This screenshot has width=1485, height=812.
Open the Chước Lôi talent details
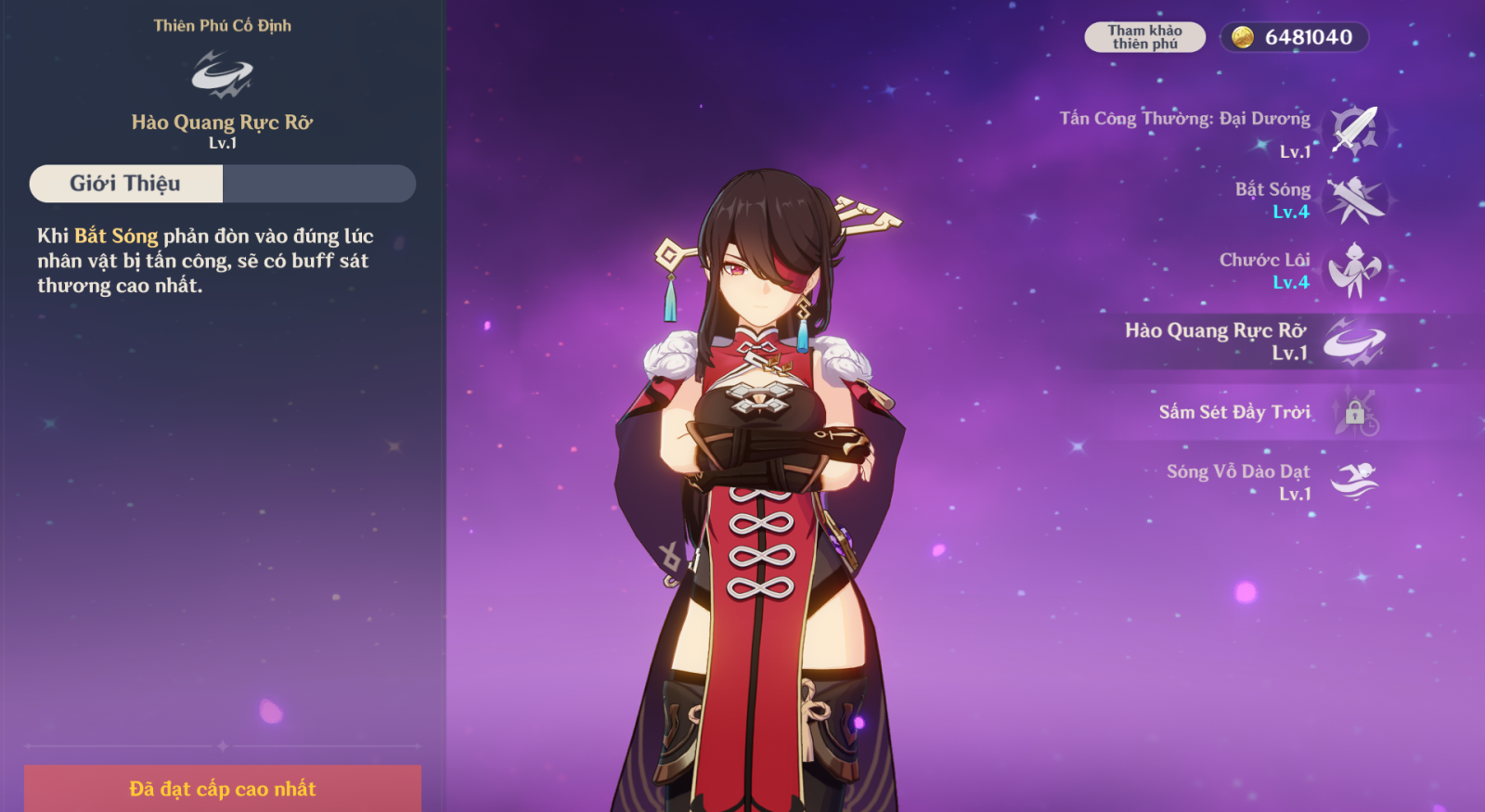click(x=1354, y=271)
